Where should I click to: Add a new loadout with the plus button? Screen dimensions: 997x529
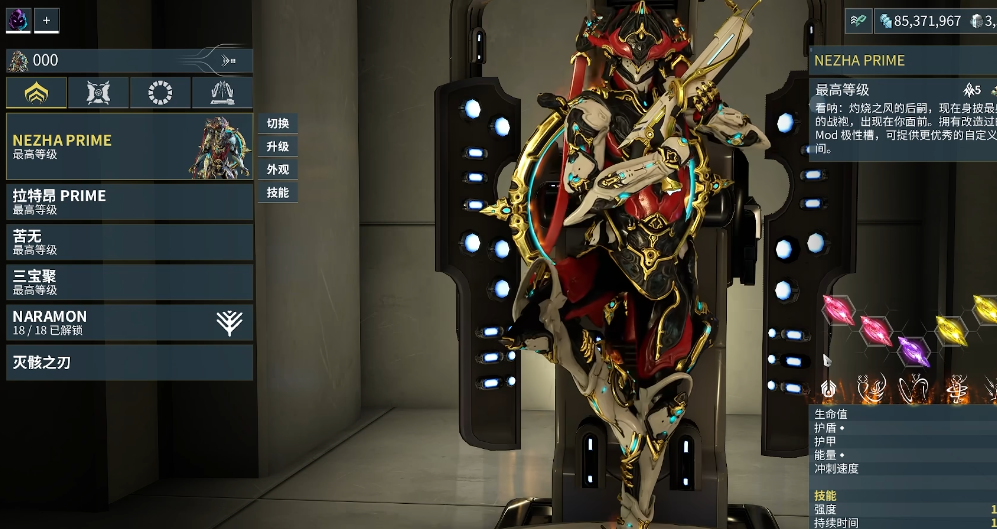click(x=47, y=19)
